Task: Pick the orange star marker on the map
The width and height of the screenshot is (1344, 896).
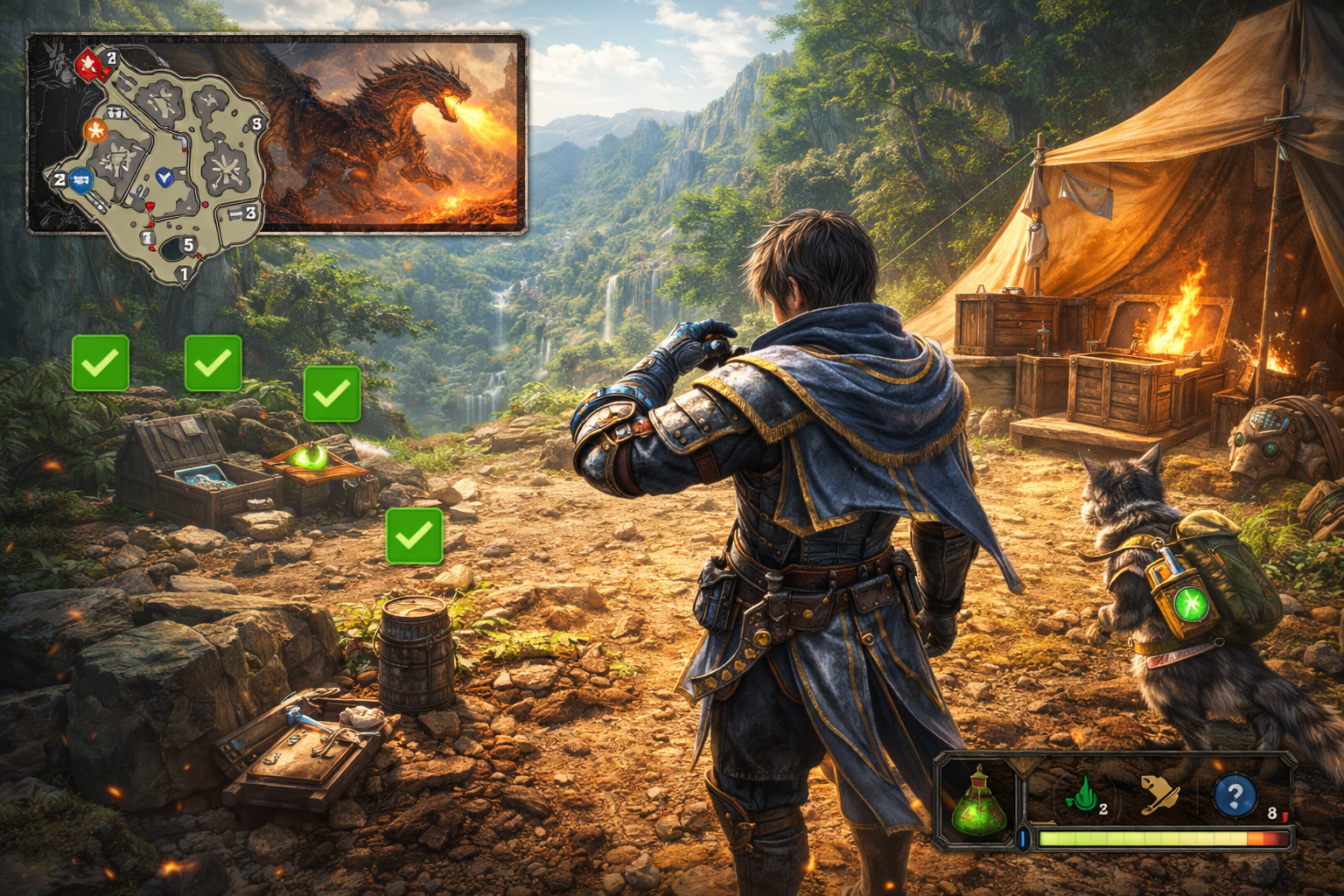Action: 95,131
